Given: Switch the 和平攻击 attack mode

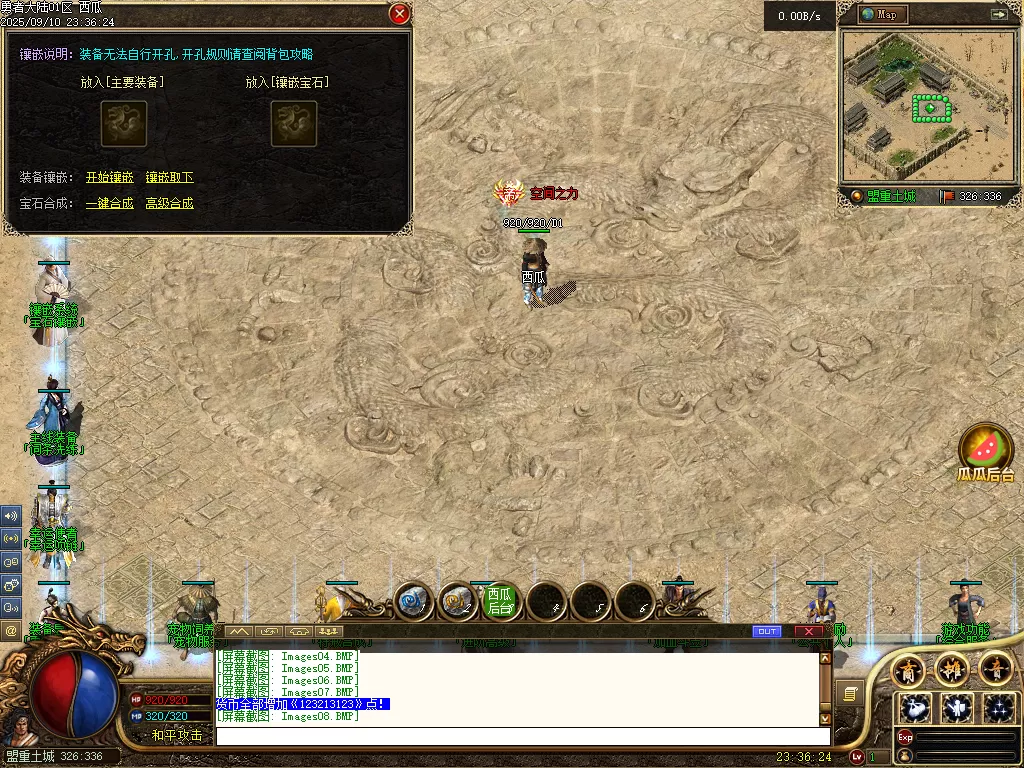Looking at the screenshot, I should [176, 735].
